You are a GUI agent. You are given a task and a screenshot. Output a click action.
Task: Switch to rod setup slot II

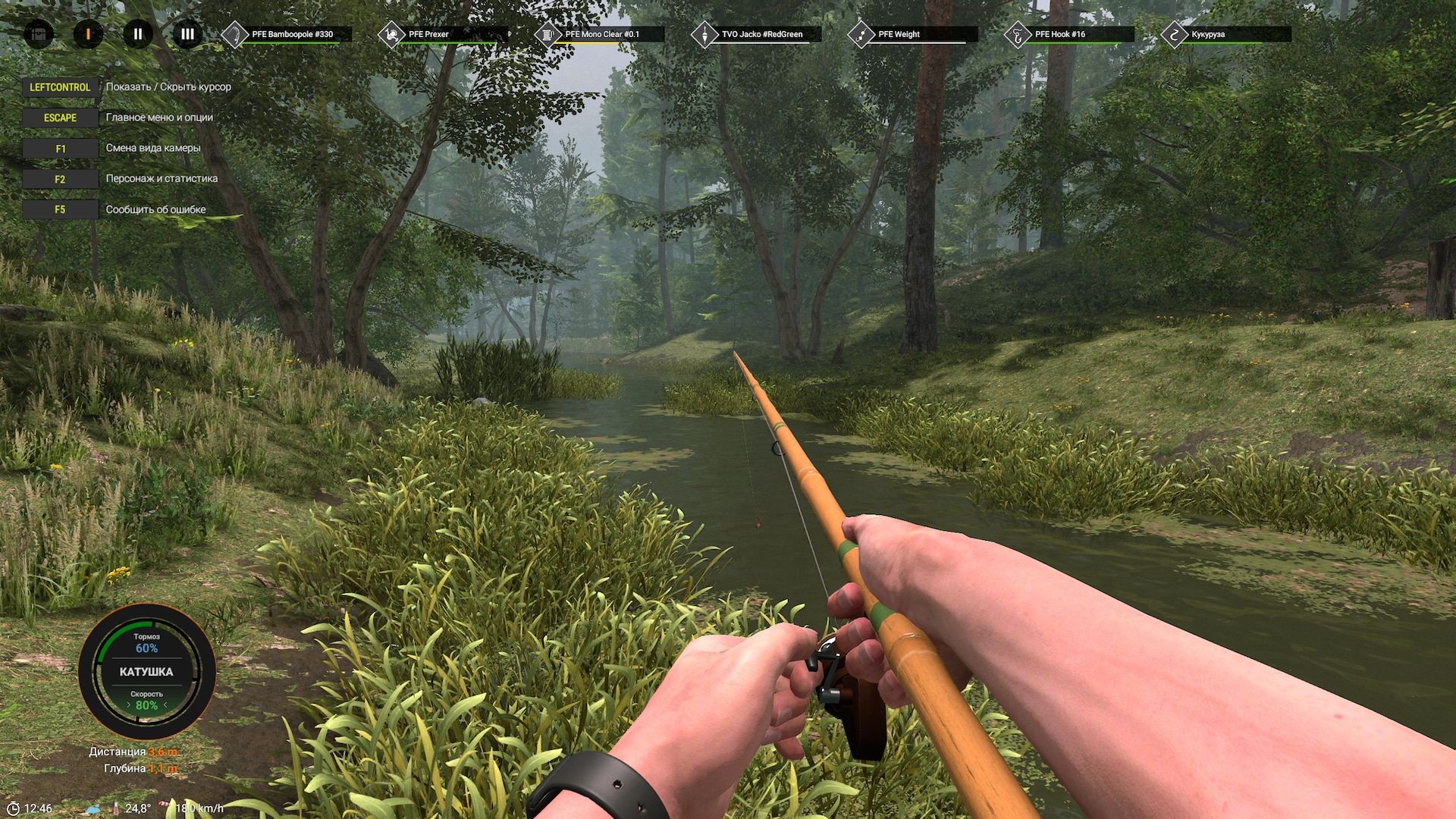[x=138, y=34]
